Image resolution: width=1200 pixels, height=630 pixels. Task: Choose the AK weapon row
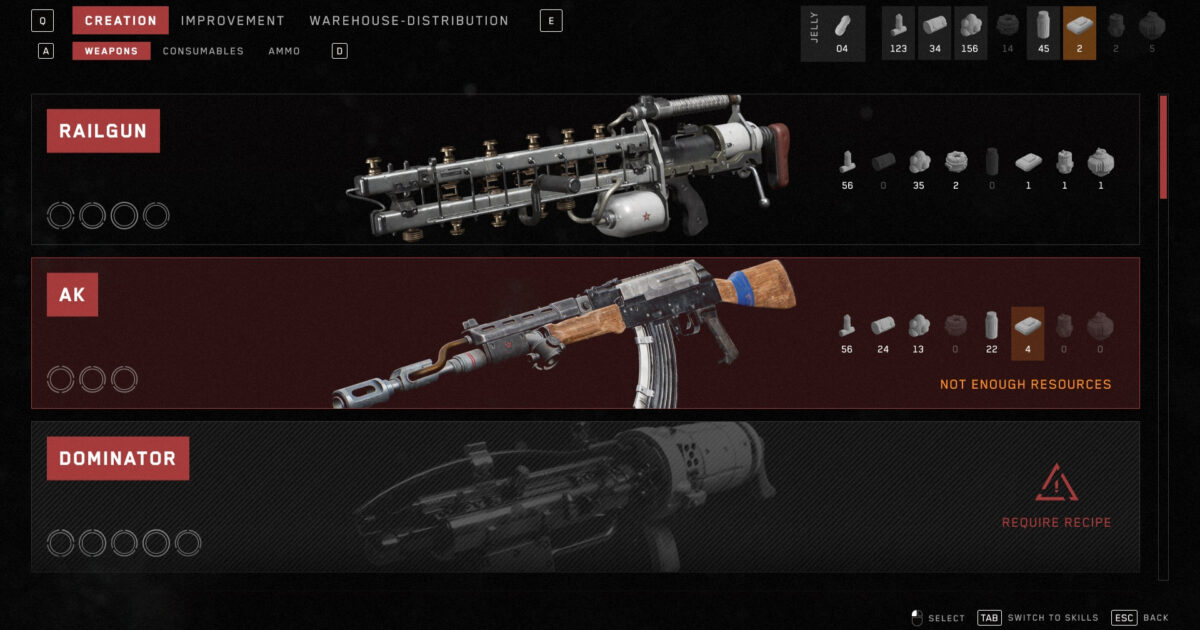585,333
